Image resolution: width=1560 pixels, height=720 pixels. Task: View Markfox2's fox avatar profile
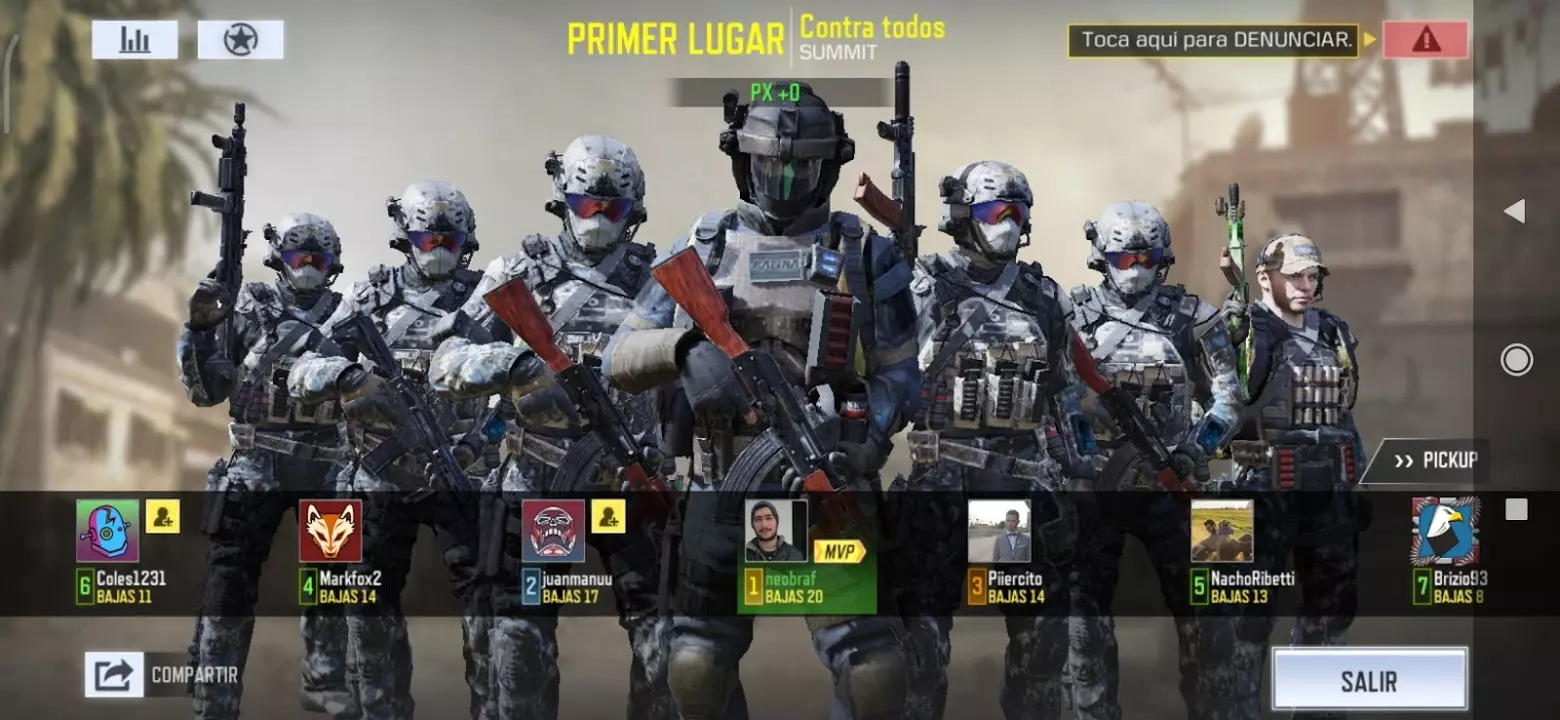[x=331, y=531]
